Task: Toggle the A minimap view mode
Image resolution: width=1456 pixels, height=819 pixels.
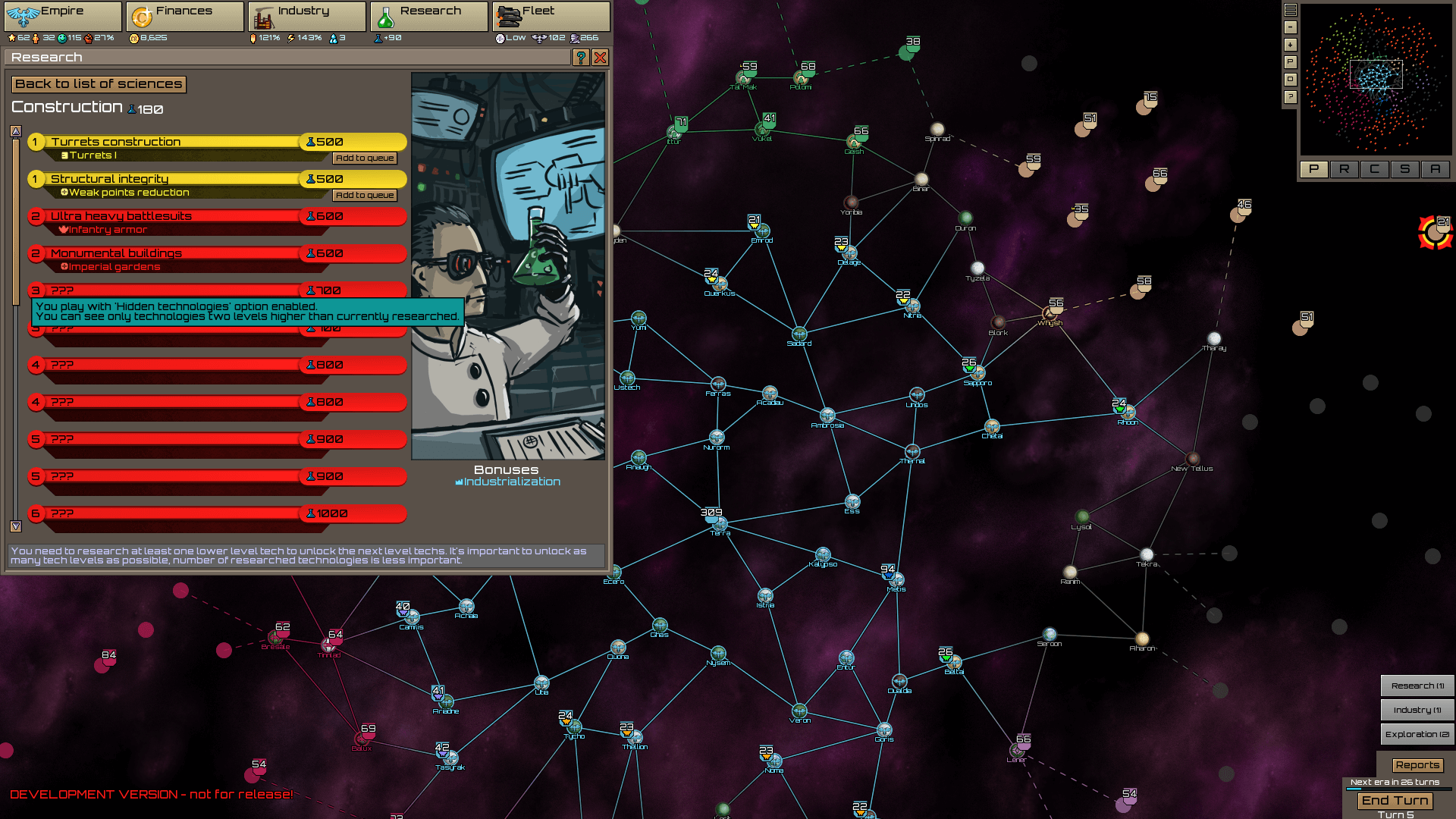Action: coord(1436,169)
